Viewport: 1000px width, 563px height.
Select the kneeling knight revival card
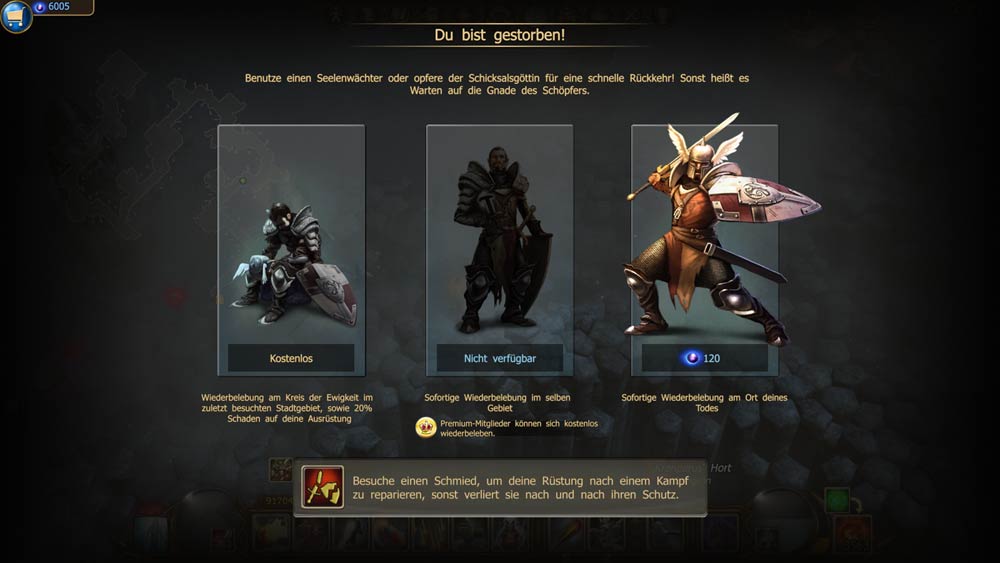pos(291,235)
